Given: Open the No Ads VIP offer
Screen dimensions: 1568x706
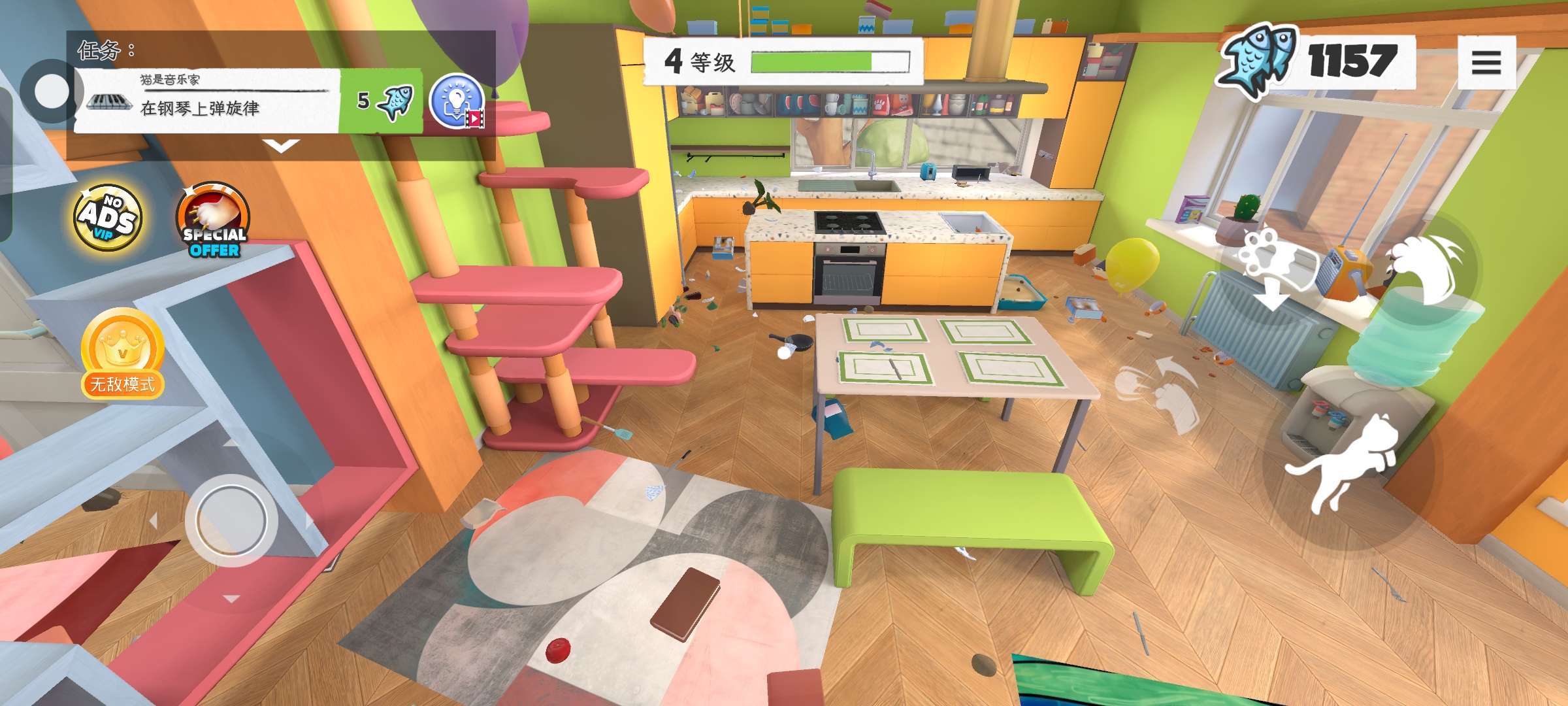Looking at the screenshot, I should pos(108,217).
